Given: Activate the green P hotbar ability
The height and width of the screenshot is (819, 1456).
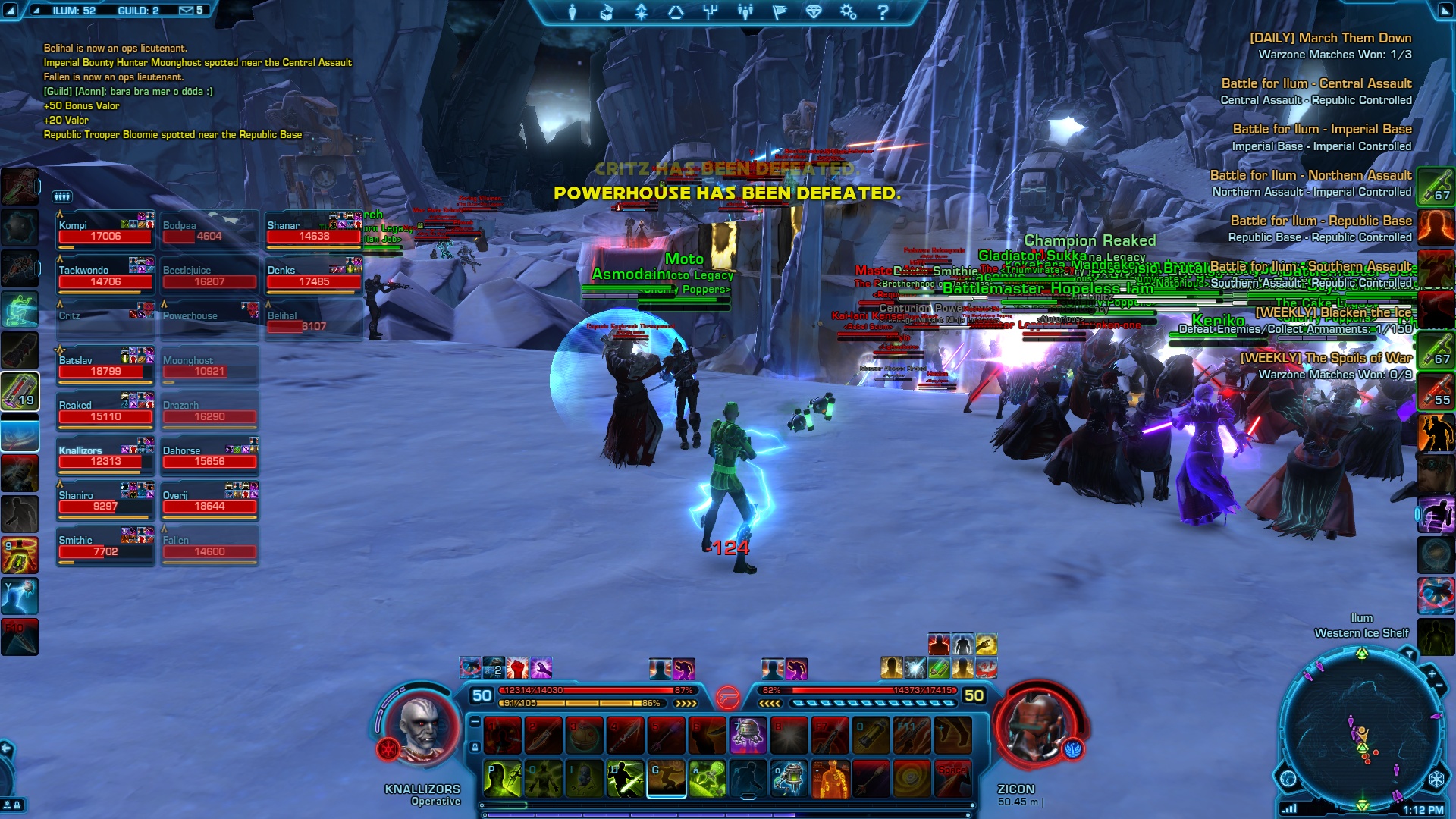Looking at the screenshot, I should click(502, 779).
